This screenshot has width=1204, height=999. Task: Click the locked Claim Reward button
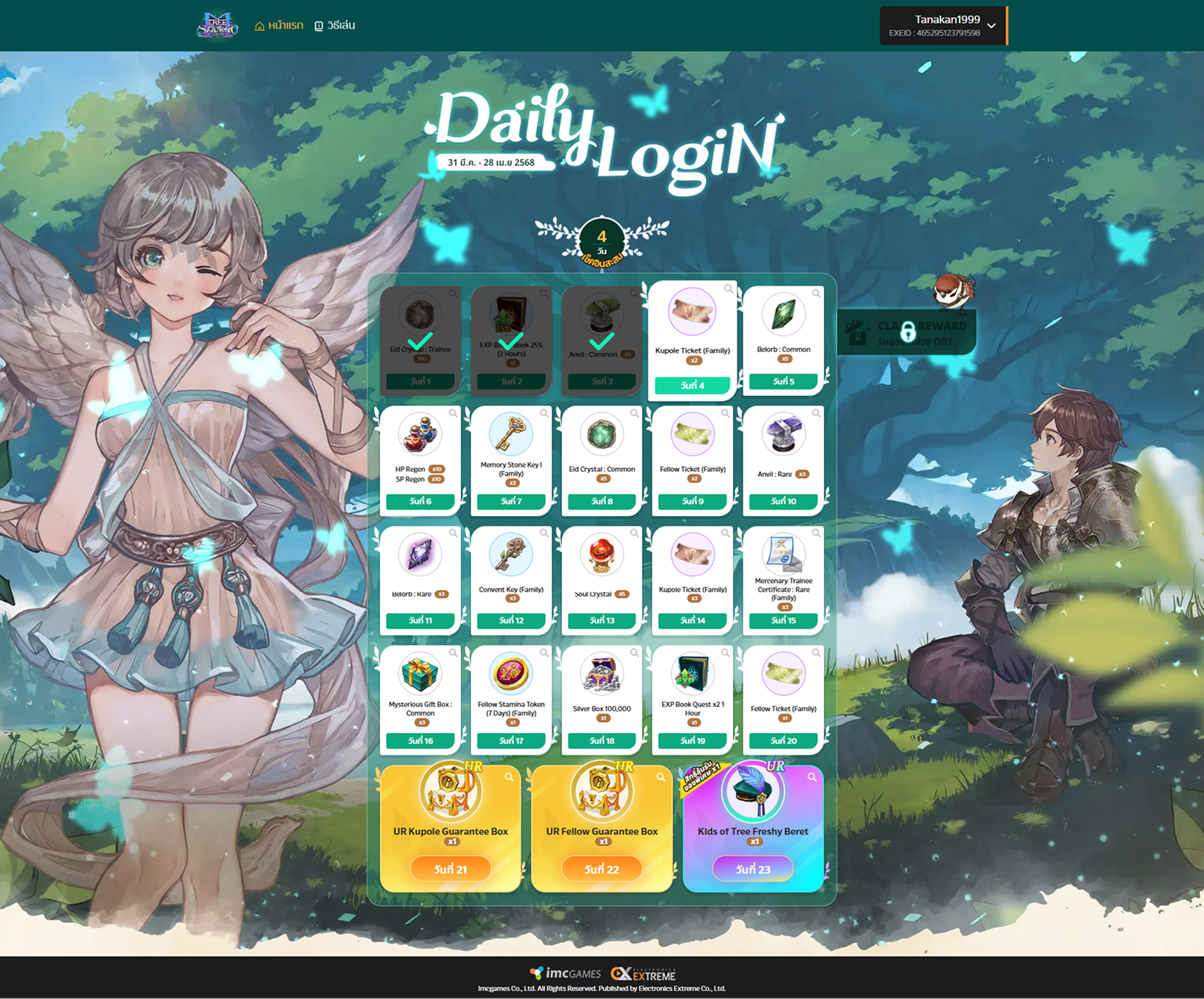click(907, 333)
